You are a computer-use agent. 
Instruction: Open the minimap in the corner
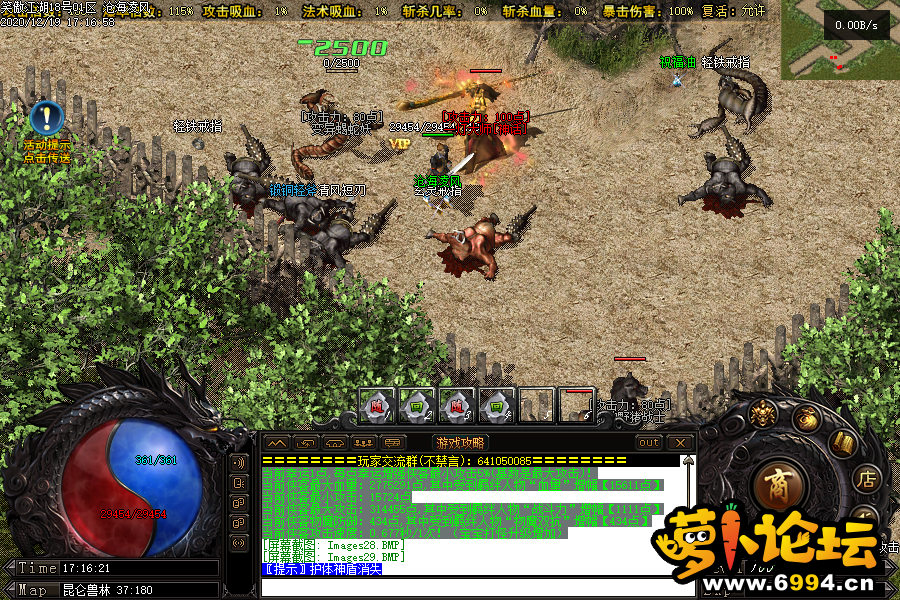point(840,38)
